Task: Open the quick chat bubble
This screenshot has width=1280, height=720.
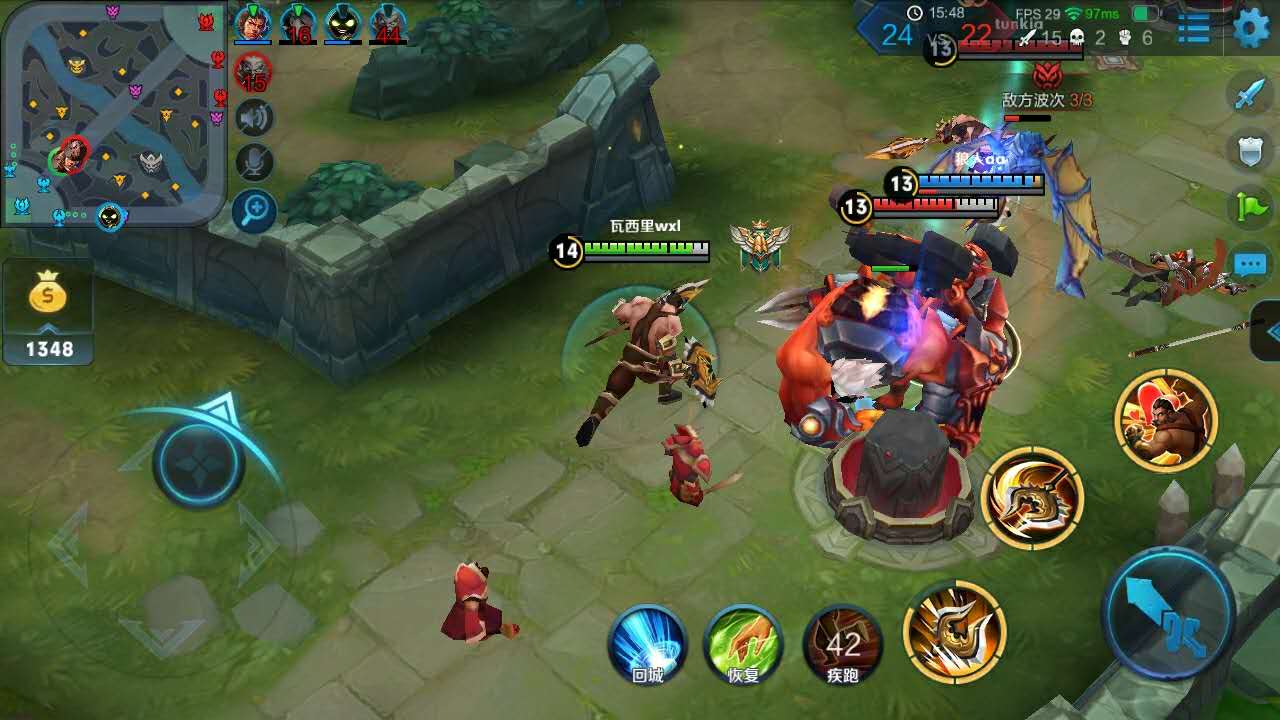Action: [1250, 264]
